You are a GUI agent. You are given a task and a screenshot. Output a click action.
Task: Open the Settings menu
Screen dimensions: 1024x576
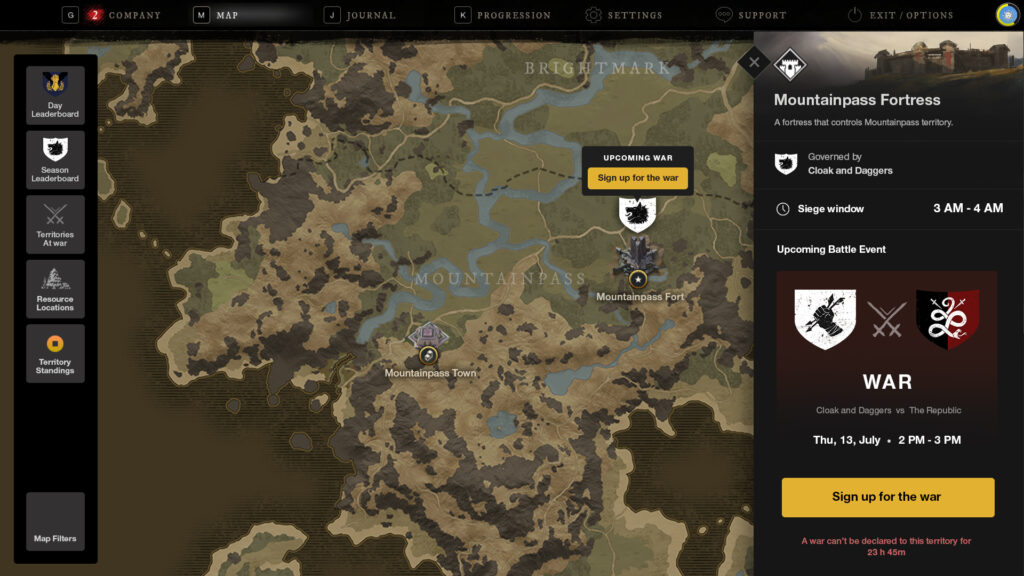[634, 15]
